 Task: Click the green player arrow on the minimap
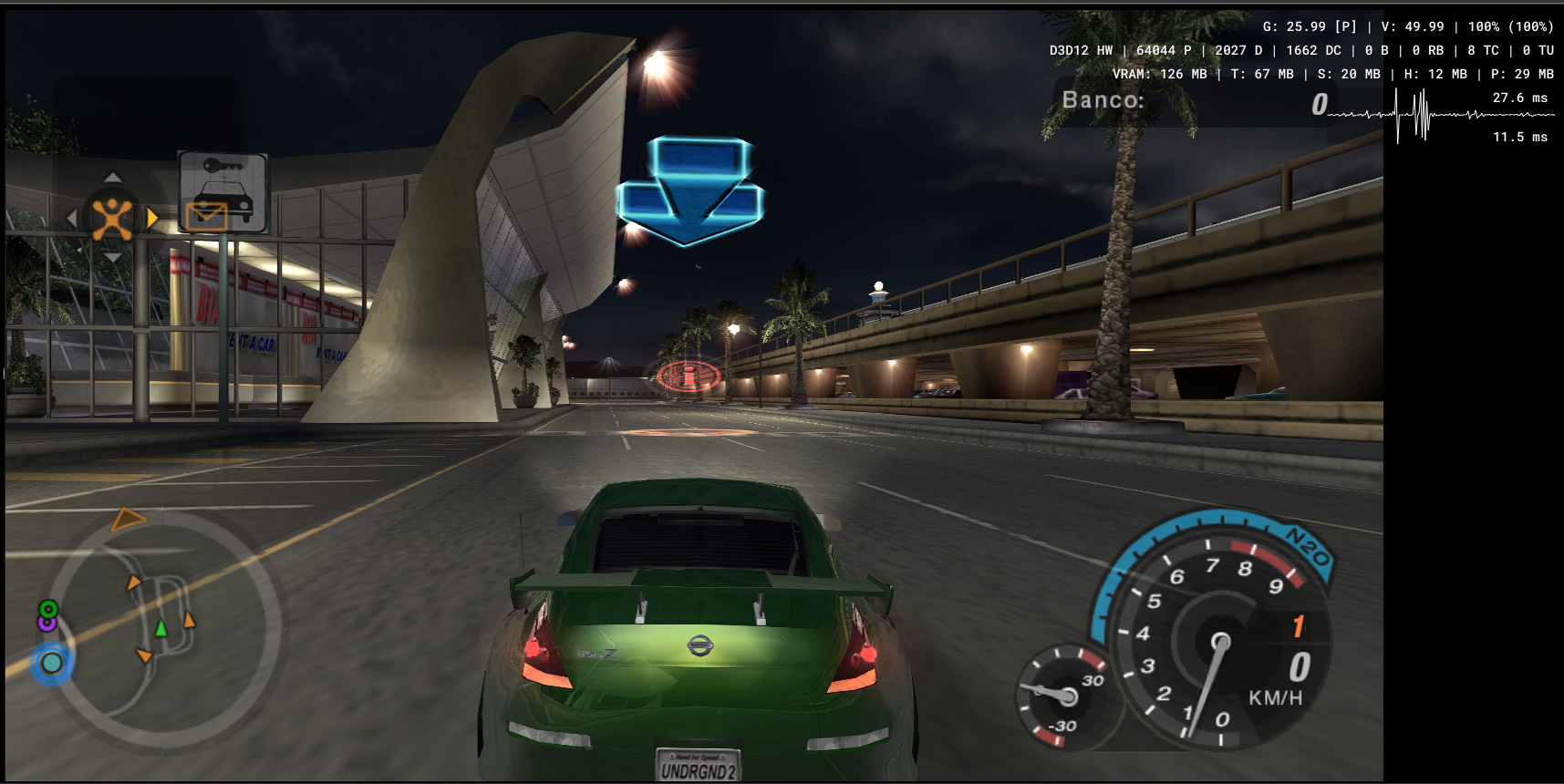click(161, 629)
